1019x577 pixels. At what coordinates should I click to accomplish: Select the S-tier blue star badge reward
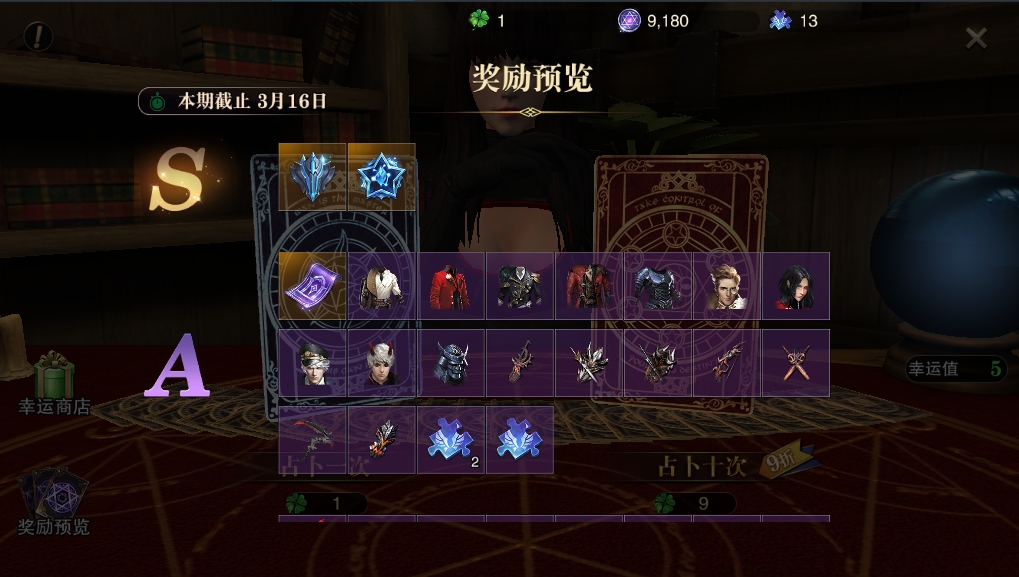point(381,177)
